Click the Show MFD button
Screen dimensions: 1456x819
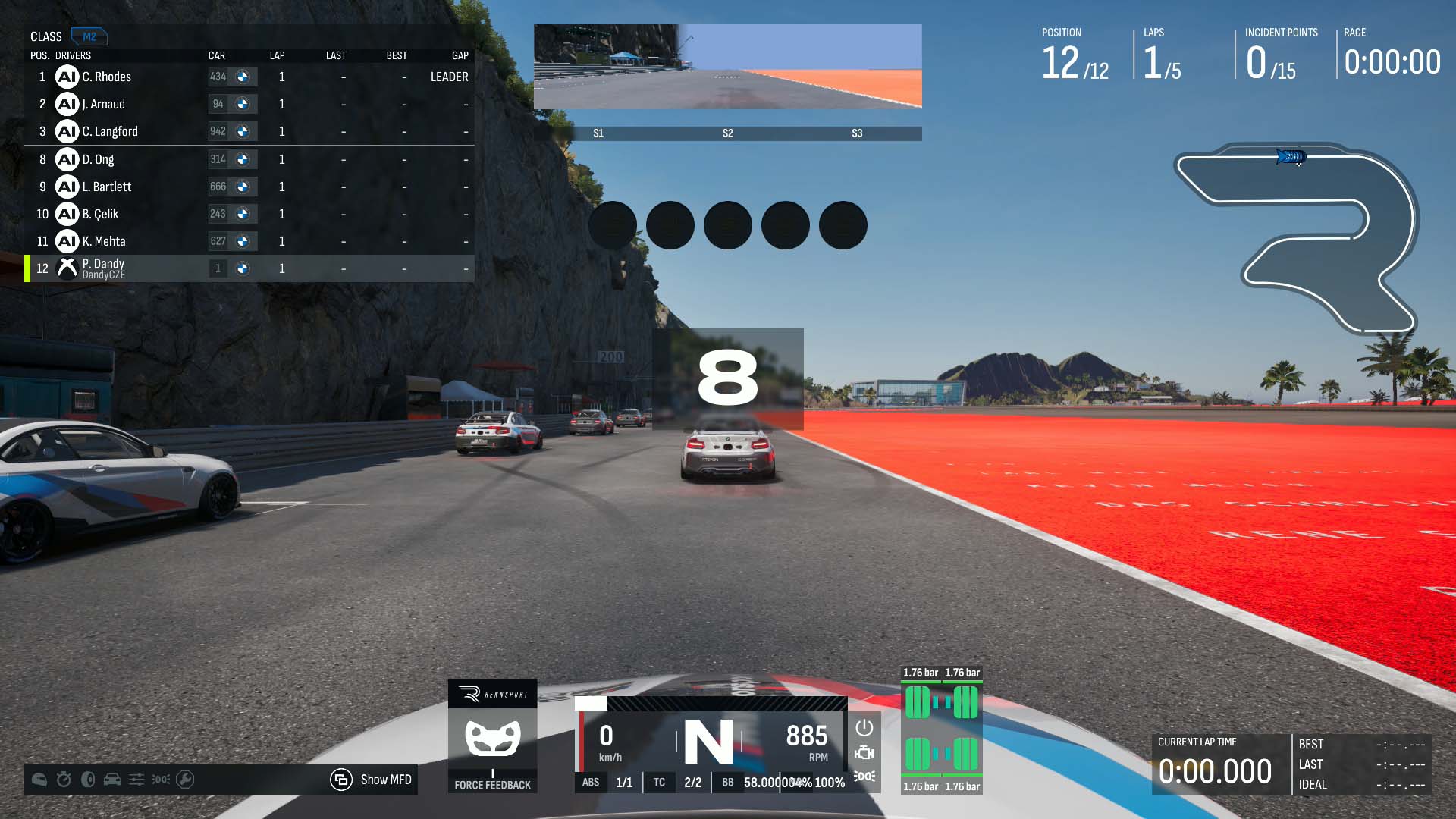tap(372, 780)
